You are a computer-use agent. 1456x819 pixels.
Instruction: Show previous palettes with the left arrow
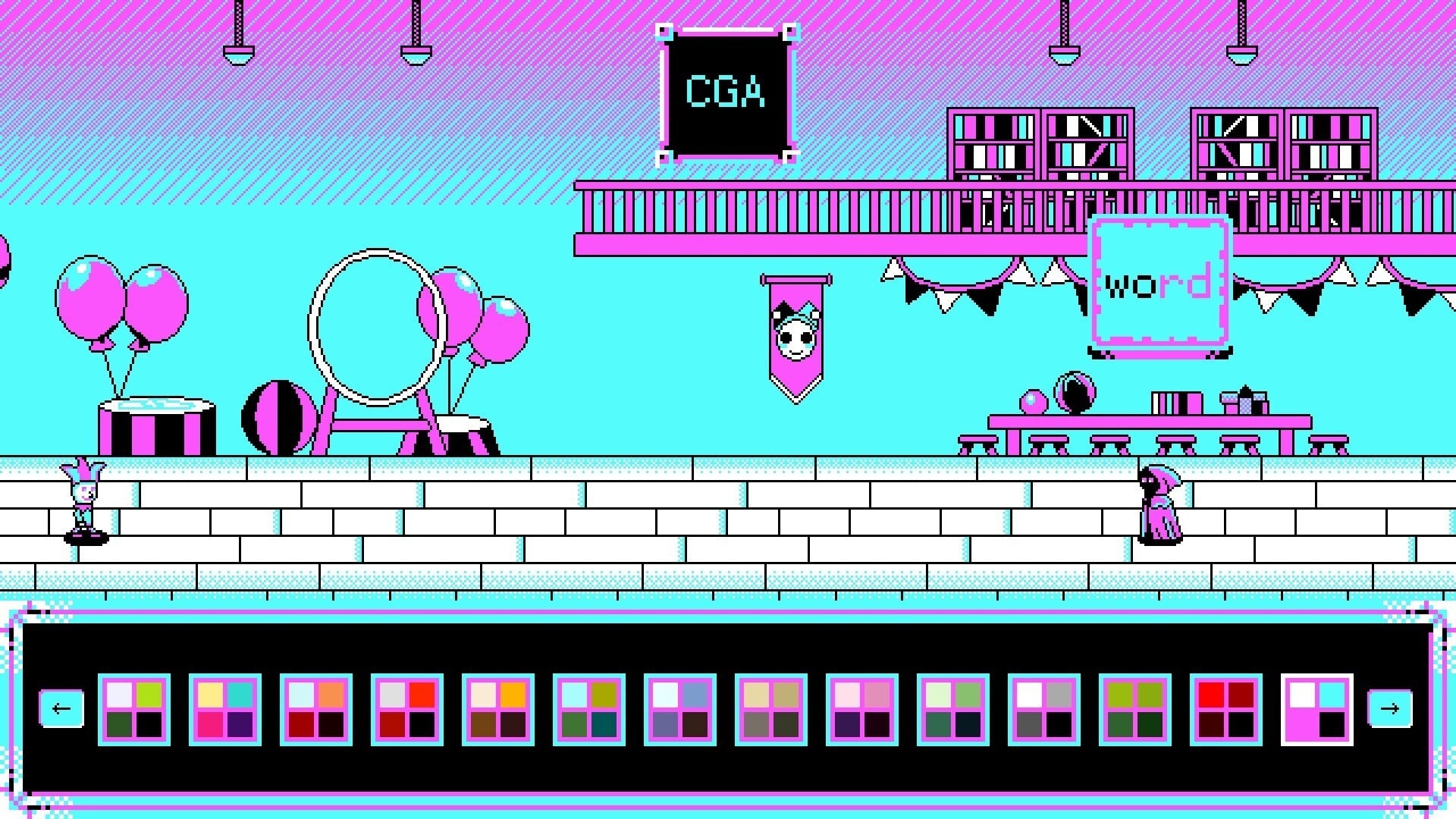coord(61,709)
